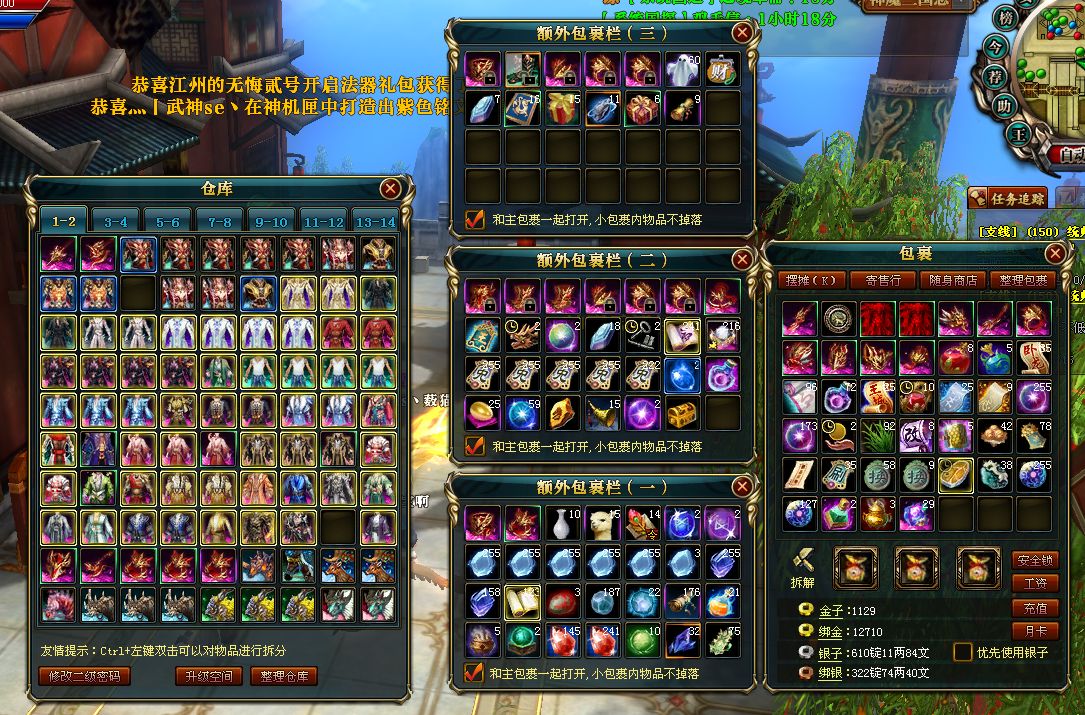Switch to warehouse tab 3-4
The image size is (1085, 715).
(x=116, y=222)
